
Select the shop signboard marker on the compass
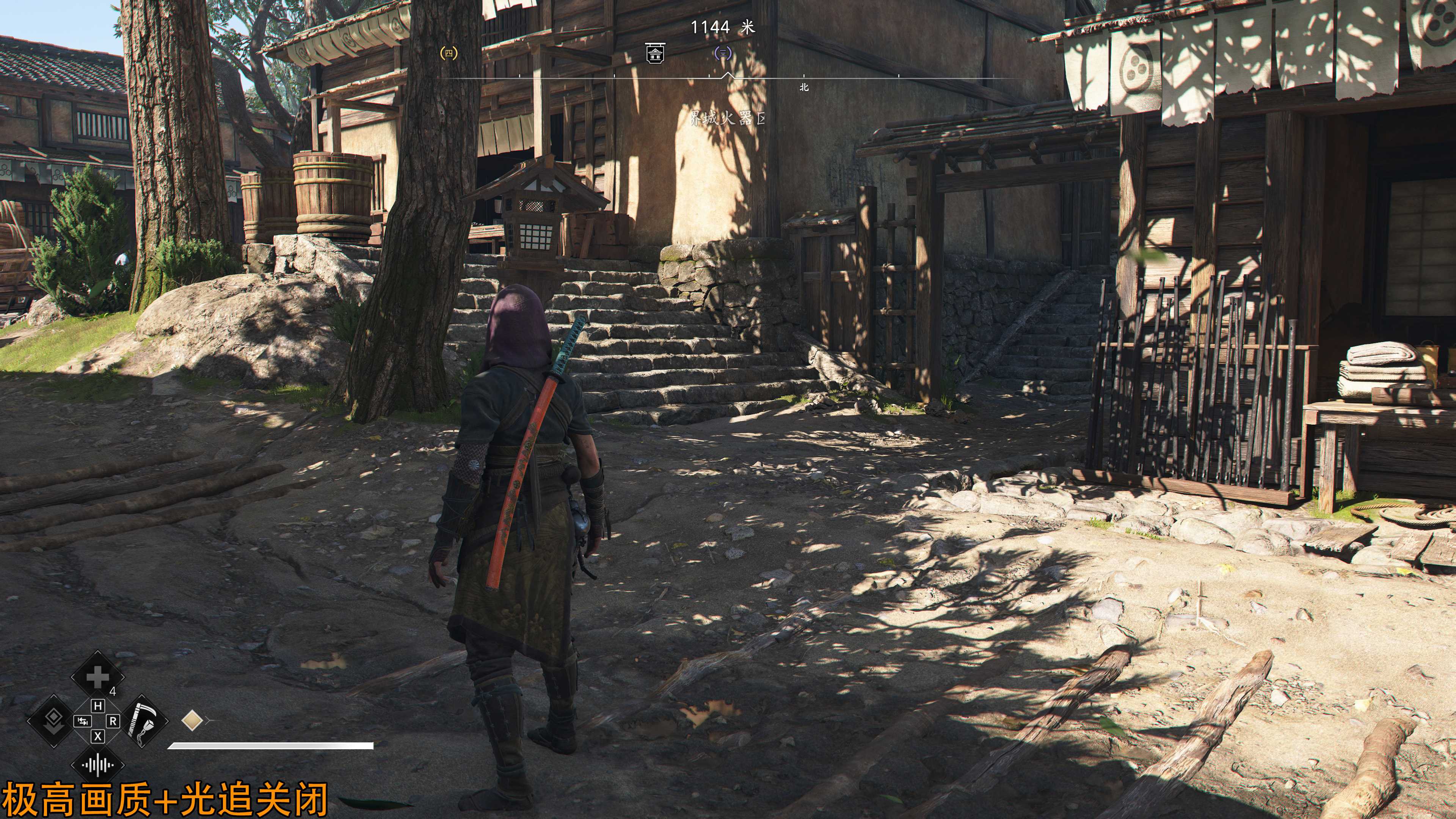click(655, 53)
